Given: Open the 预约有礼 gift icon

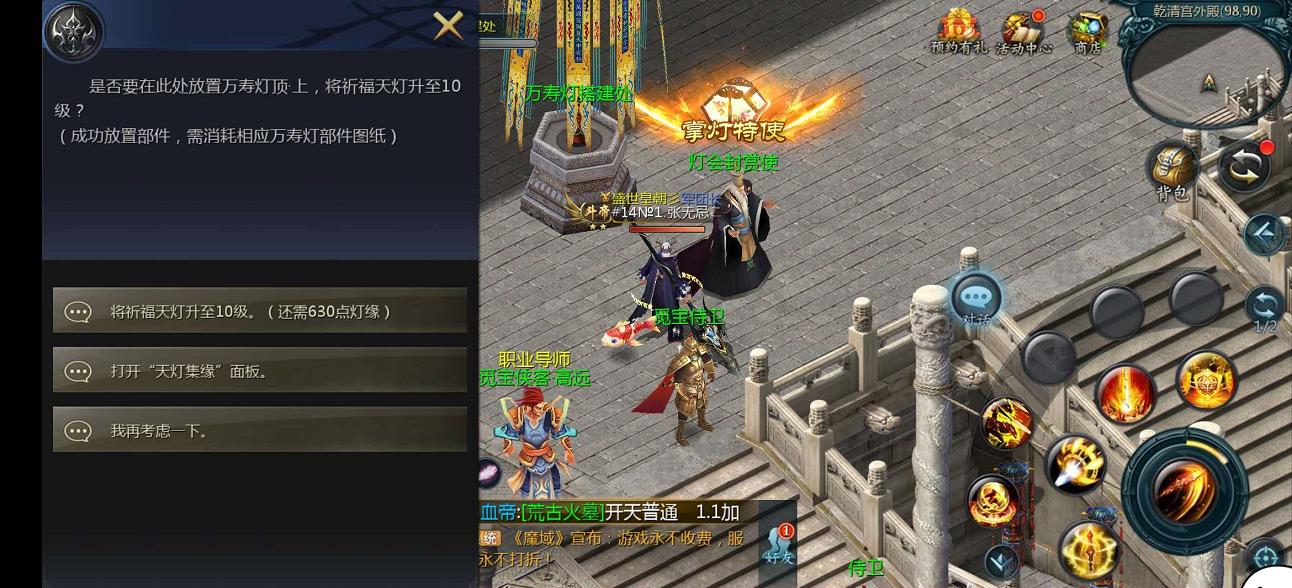Looking at the screenshot, I should (958, 32).
